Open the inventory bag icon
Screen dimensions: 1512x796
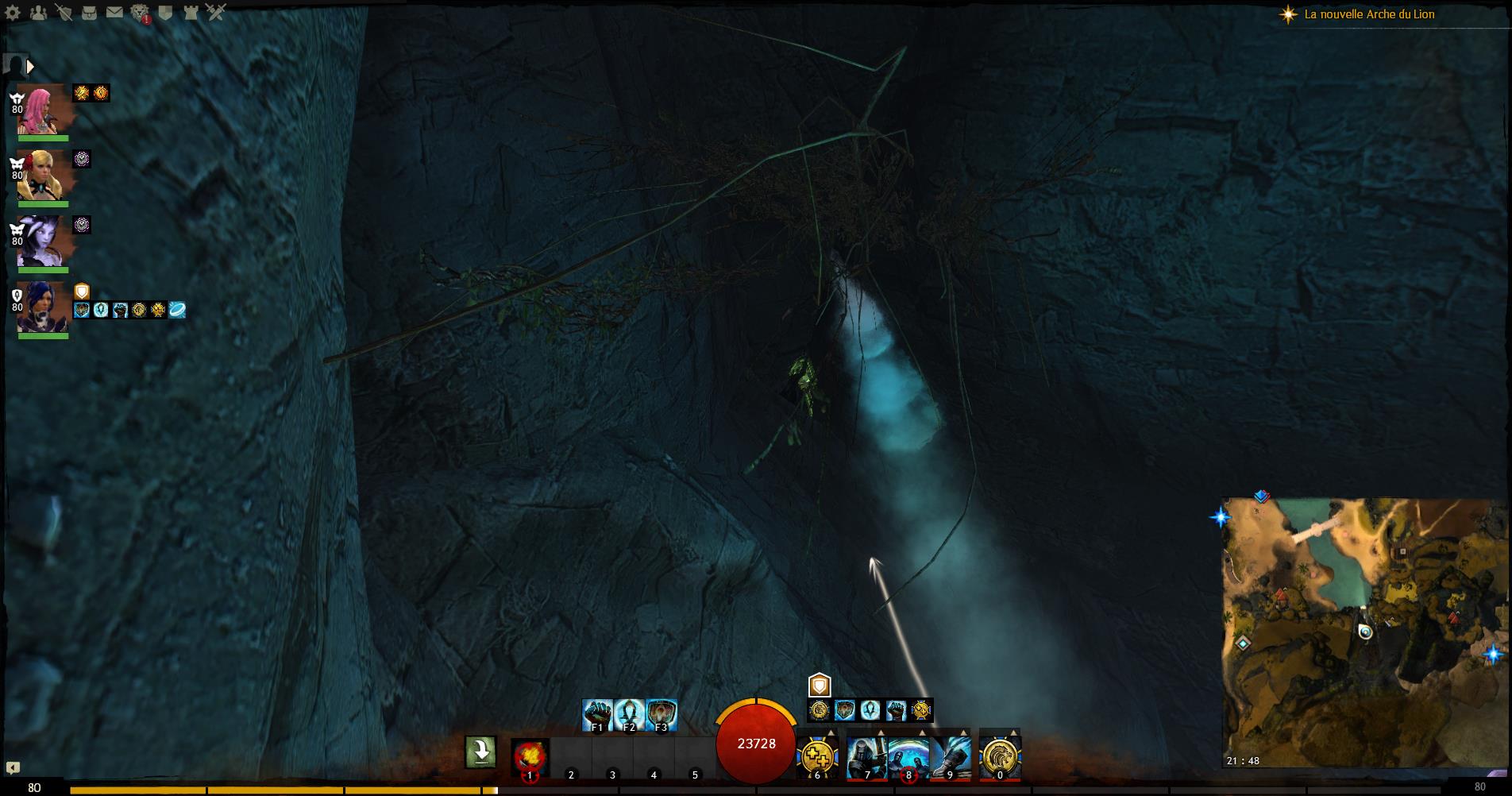(89, 13)
